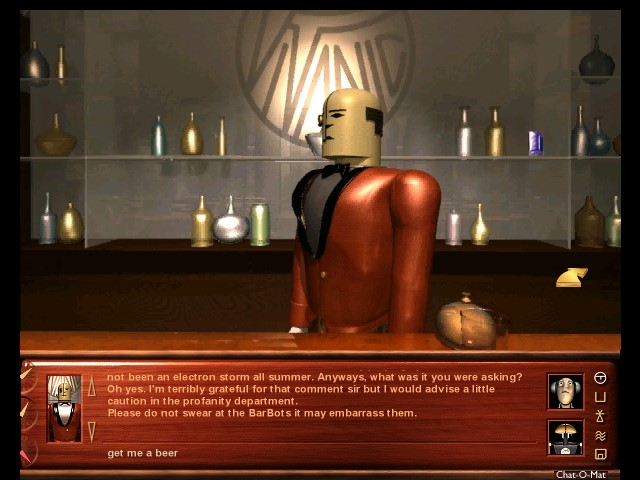Click the bottom red-needle dial gauge
This screenshot has width=640, height=480.
pos(26,450)
